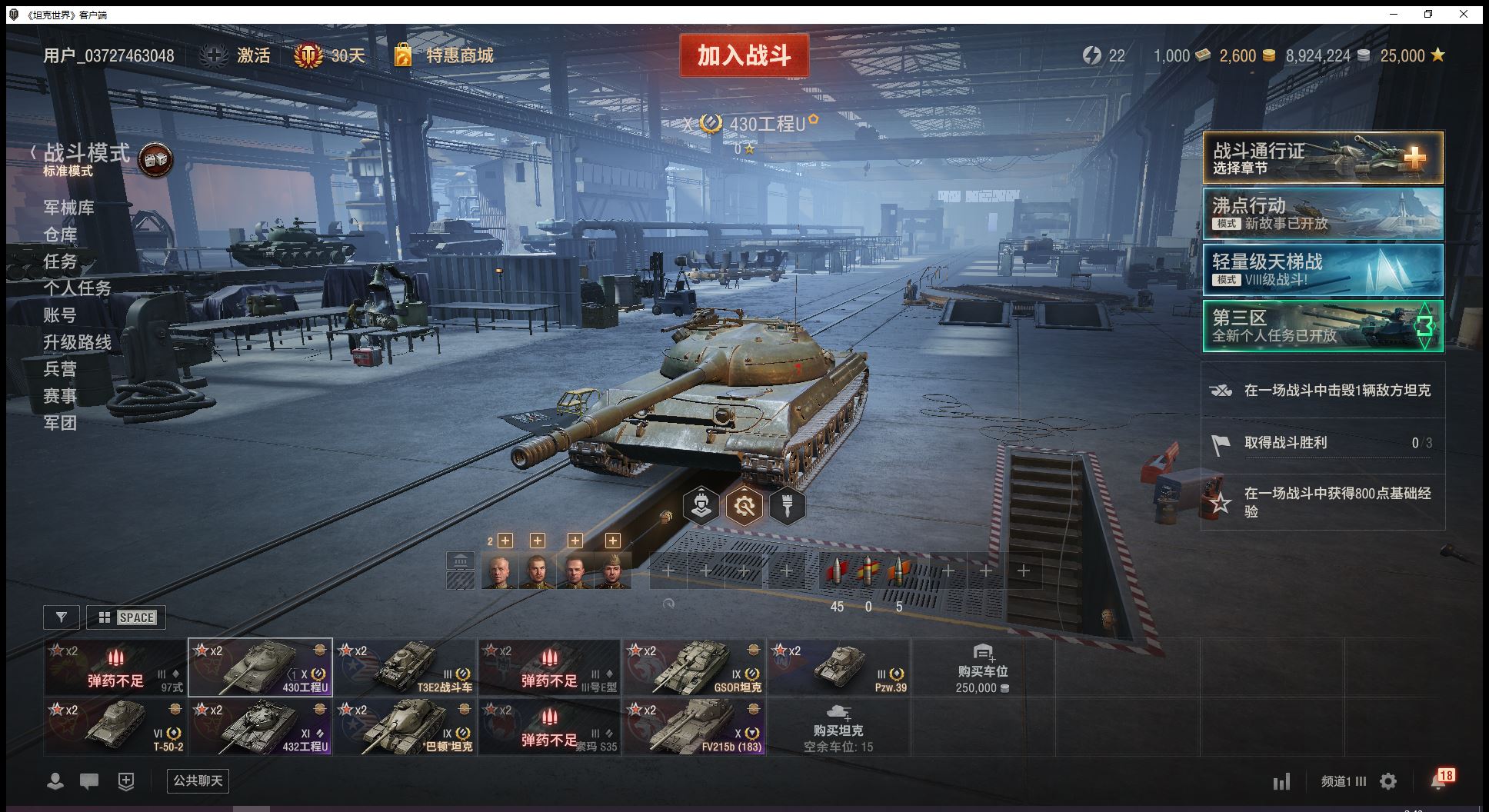This screenshot has width=1489, height=812.
Task: Go to 仓库 storage
Action: [x=60, y=235]
